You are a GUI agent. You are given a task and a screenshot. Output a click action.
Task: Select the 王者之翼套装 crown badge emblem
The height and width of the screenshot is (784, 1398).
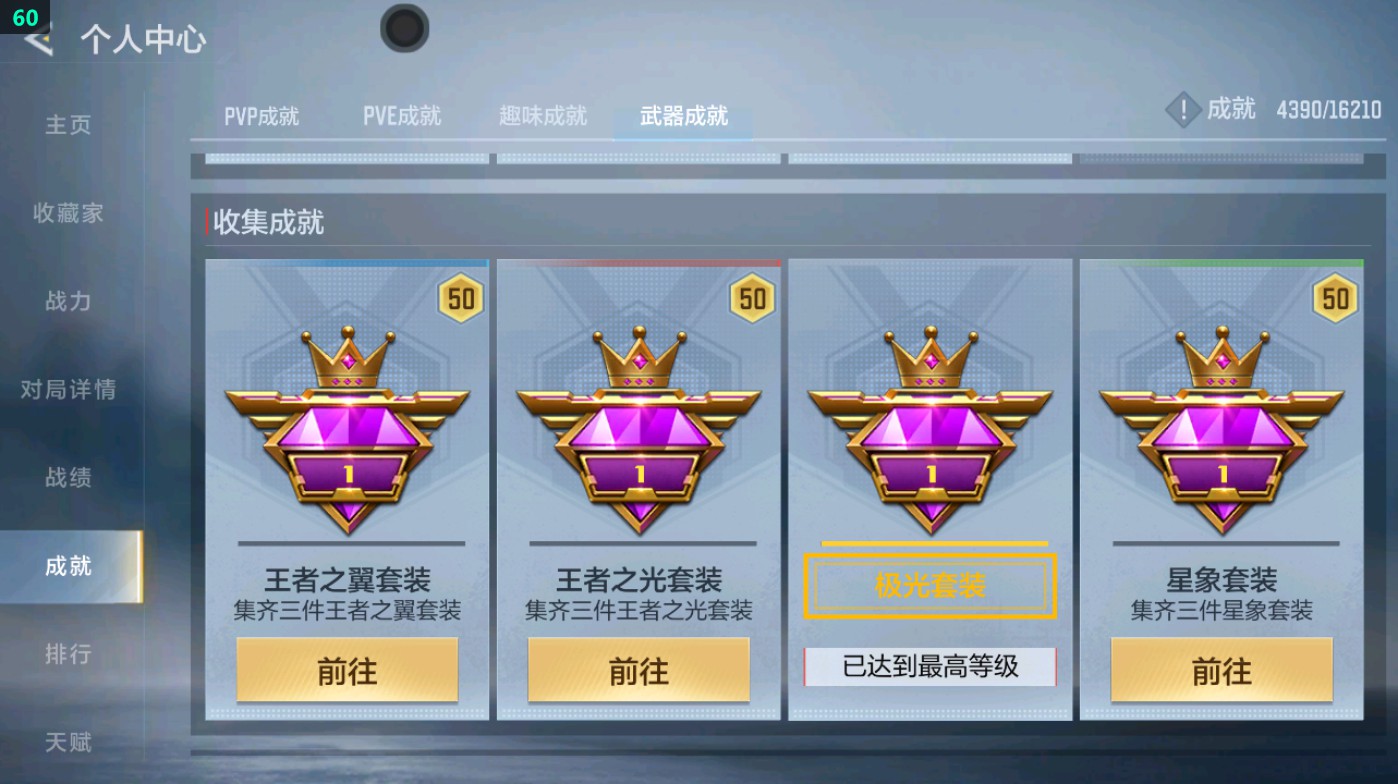[x=346, y=430]
